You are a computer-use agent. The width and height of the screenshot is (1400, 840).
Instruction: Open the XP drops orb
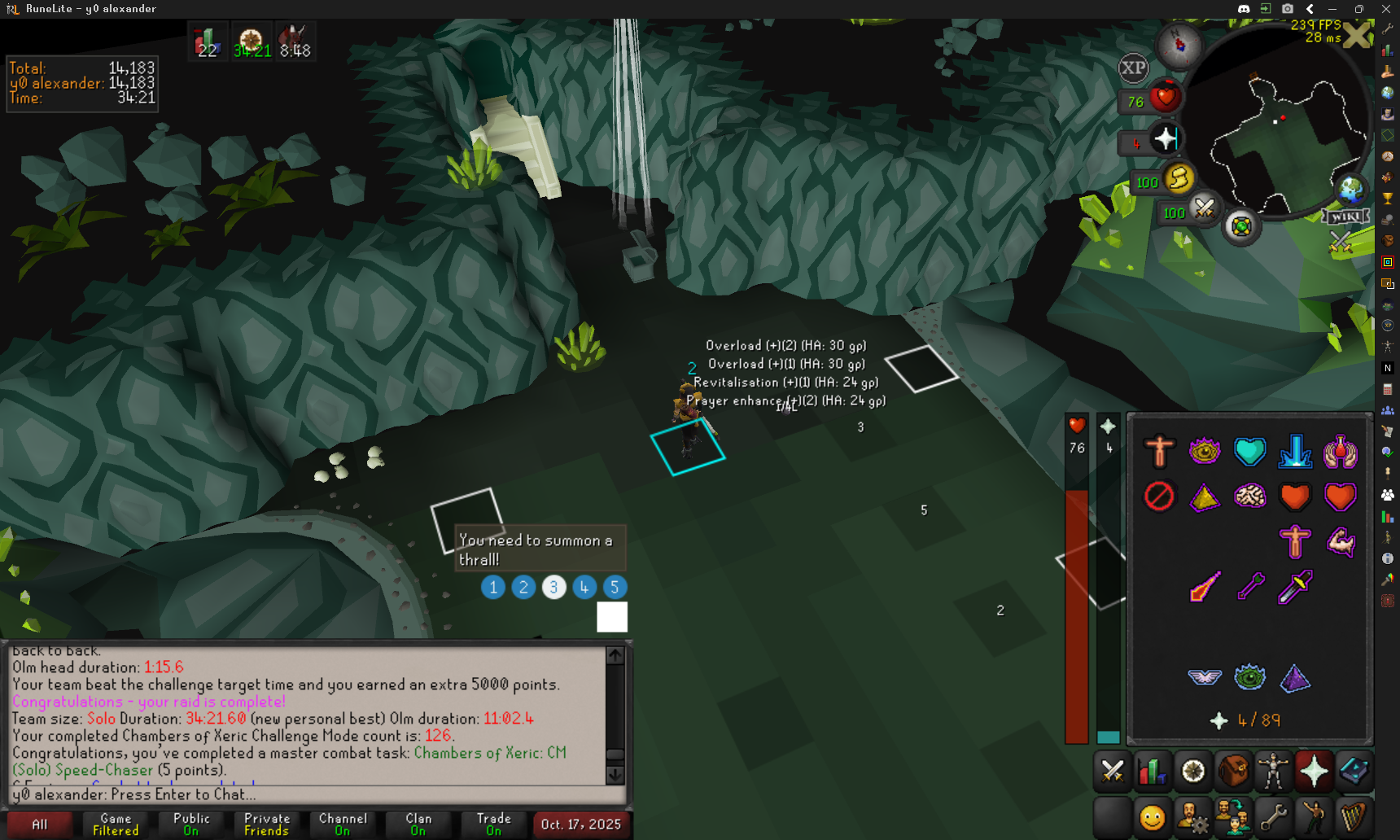point(1133,68)
